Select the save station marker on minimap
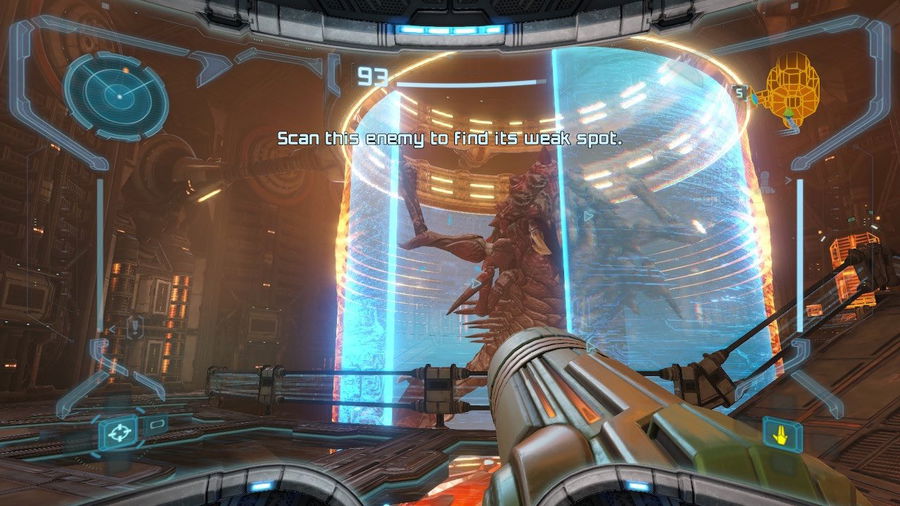900x506 pixels. point(741,92)
